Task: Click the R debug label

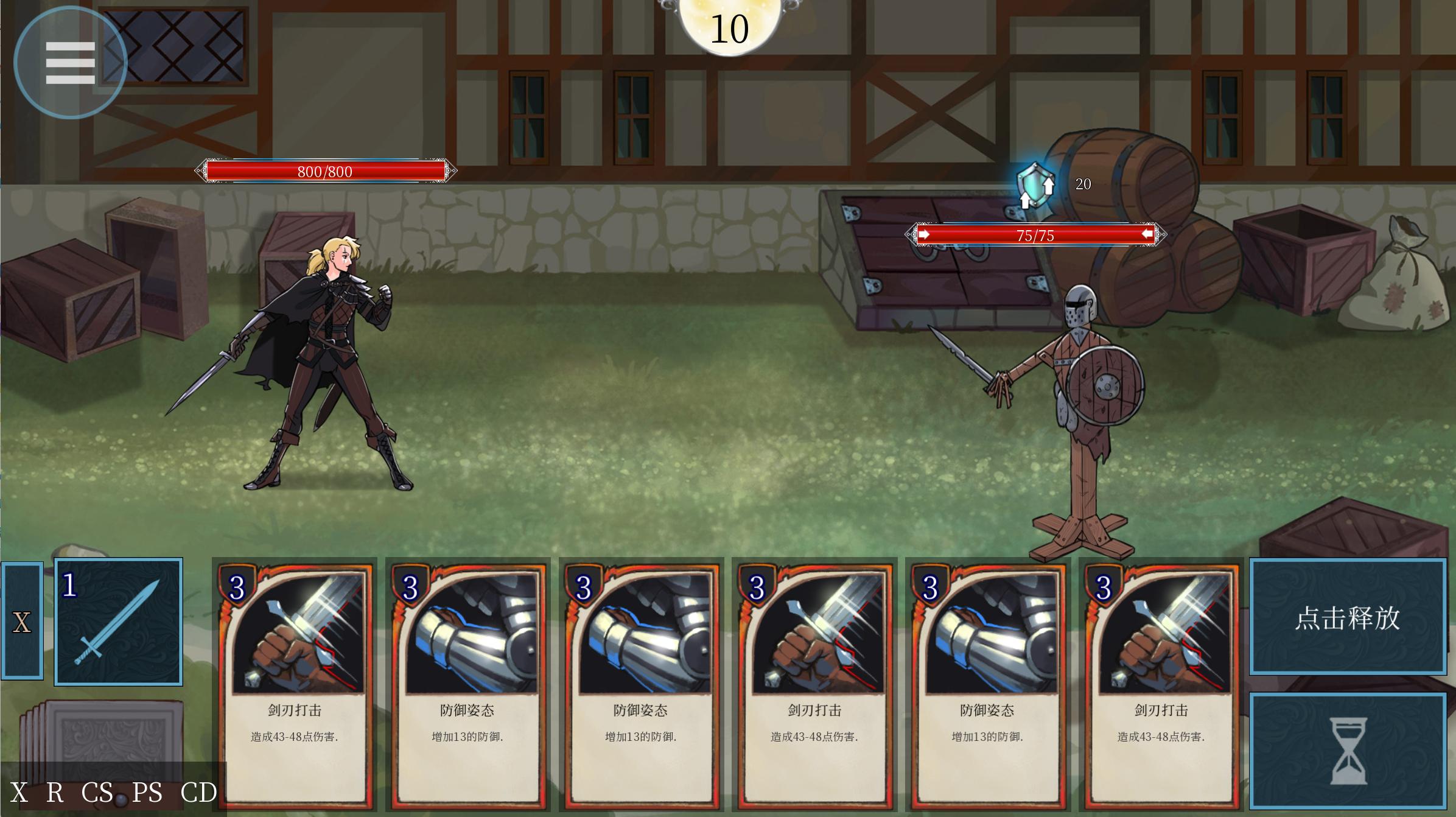Action: (55, 793)
